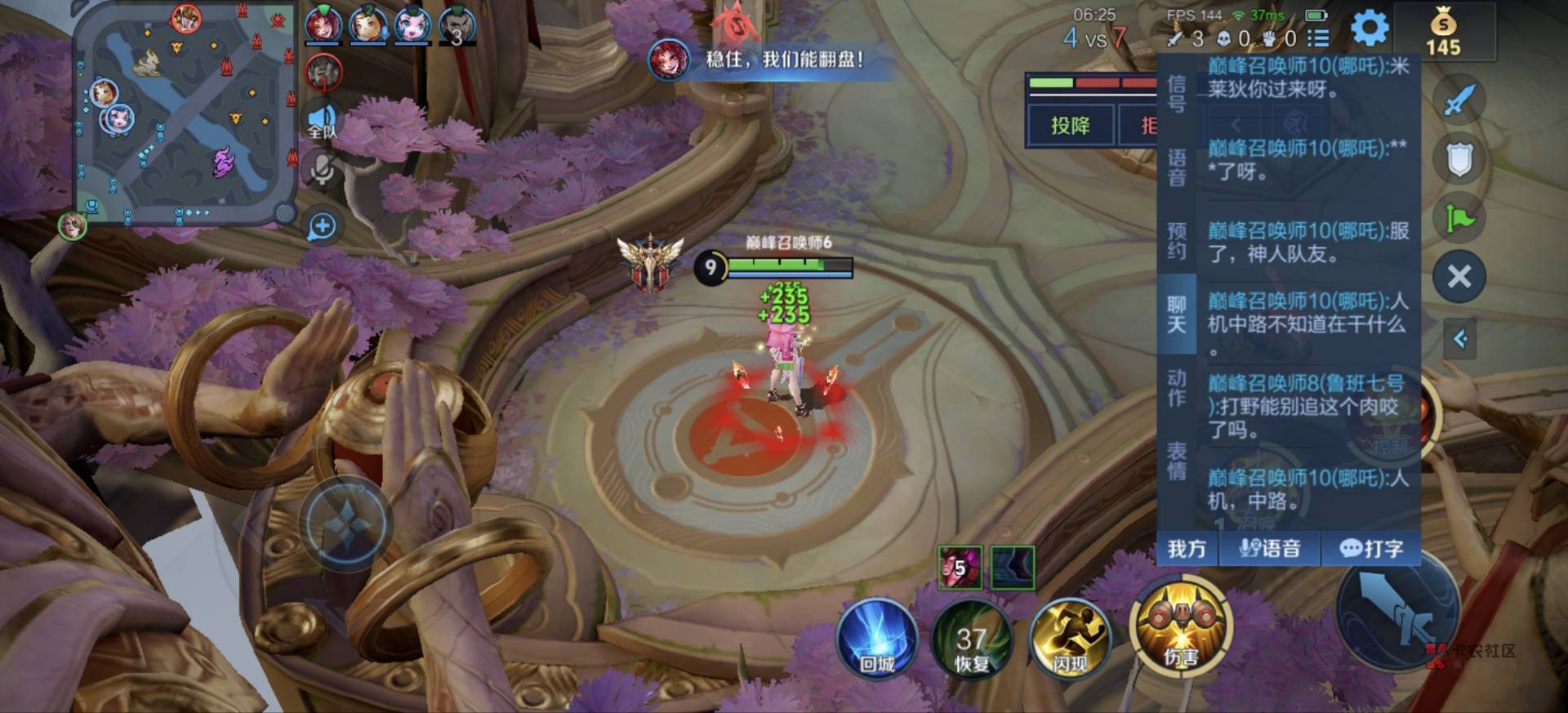Switch to the 信号 signal tab

1176,94
